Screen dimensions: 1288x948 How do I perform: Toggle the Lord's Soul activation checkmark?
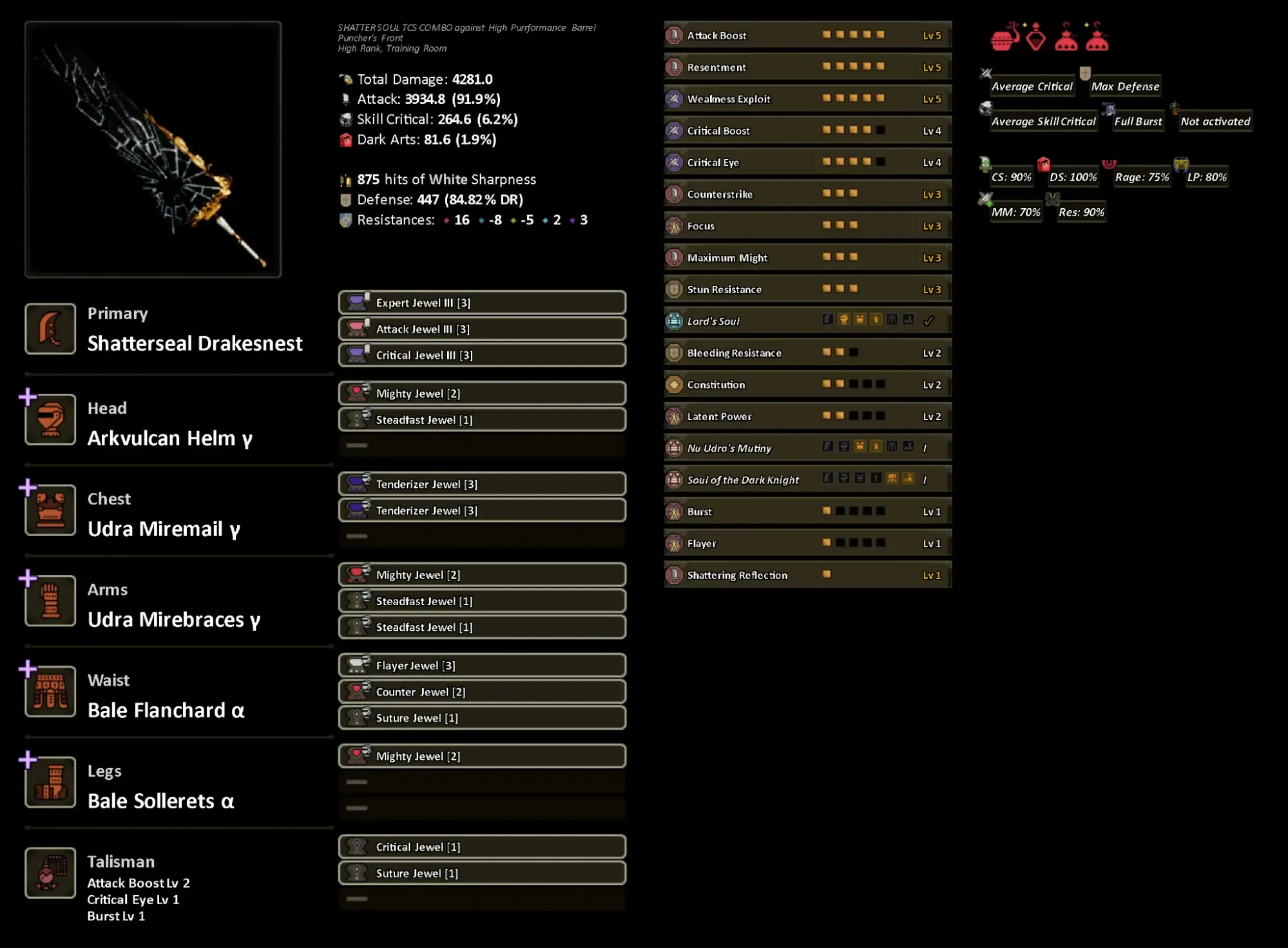[930, 320]
